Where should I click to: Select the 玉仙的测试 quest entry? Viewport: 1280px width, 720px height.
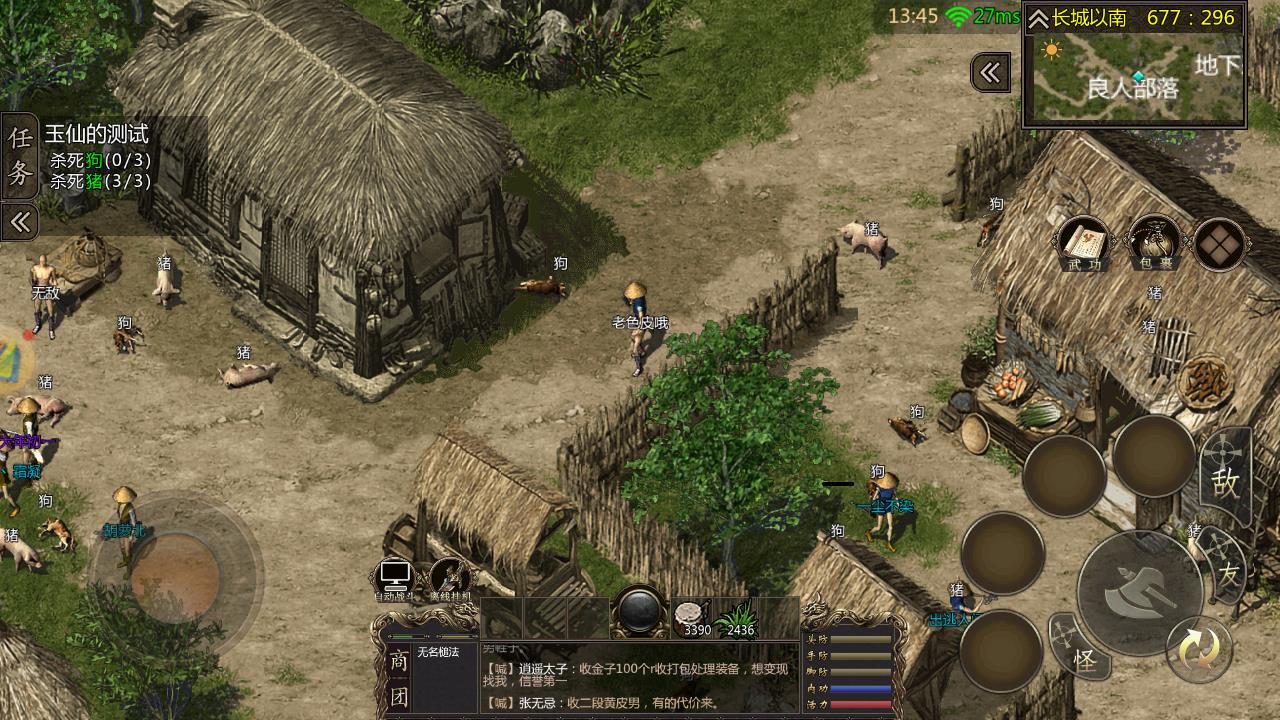pyautogui.click(x=96, y=134)
